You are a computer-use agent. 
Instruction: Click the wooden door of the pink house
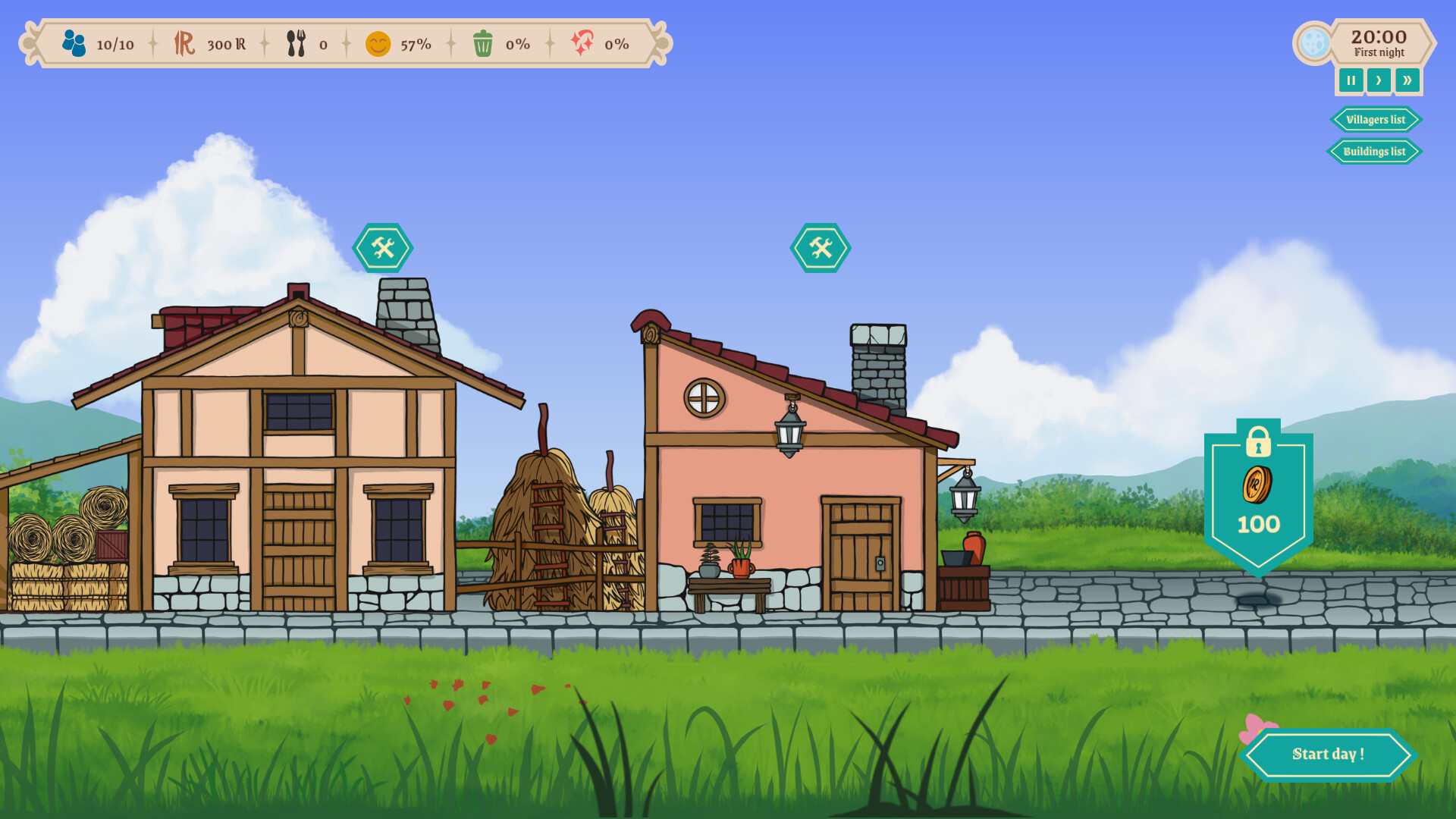tap(861, 554)
